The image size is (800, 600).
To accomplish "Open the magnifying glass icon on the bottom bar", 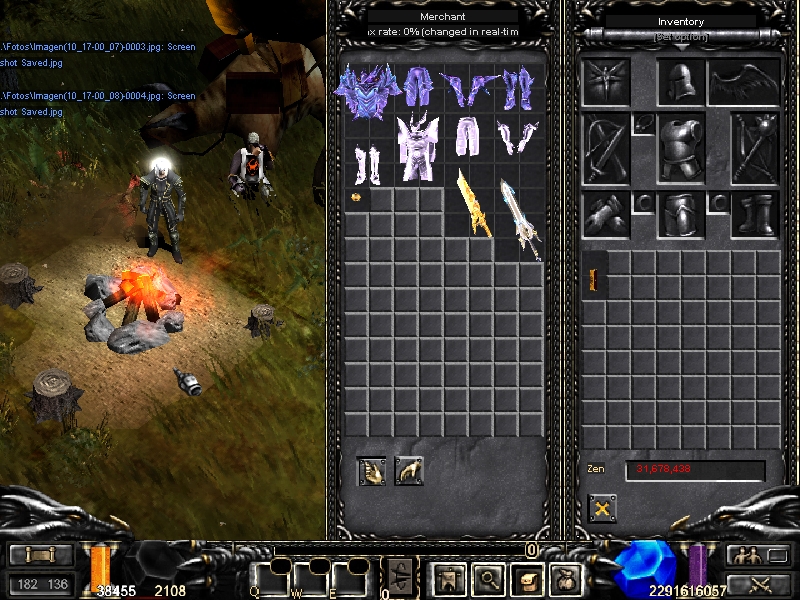I will coord(487,576).
